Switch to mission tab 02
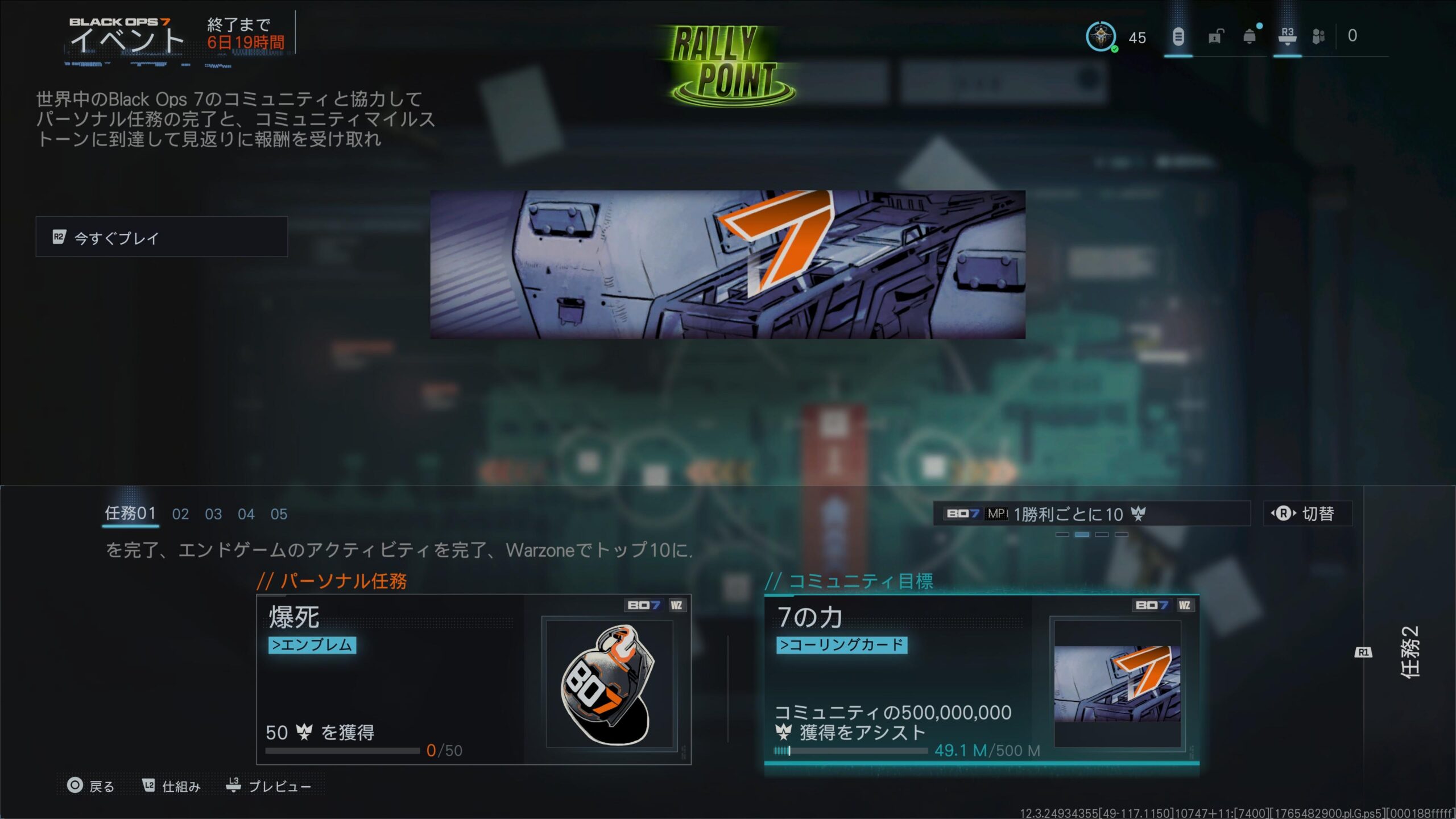This screenshot has width=1456, height=819. click(x=180, y=514)
